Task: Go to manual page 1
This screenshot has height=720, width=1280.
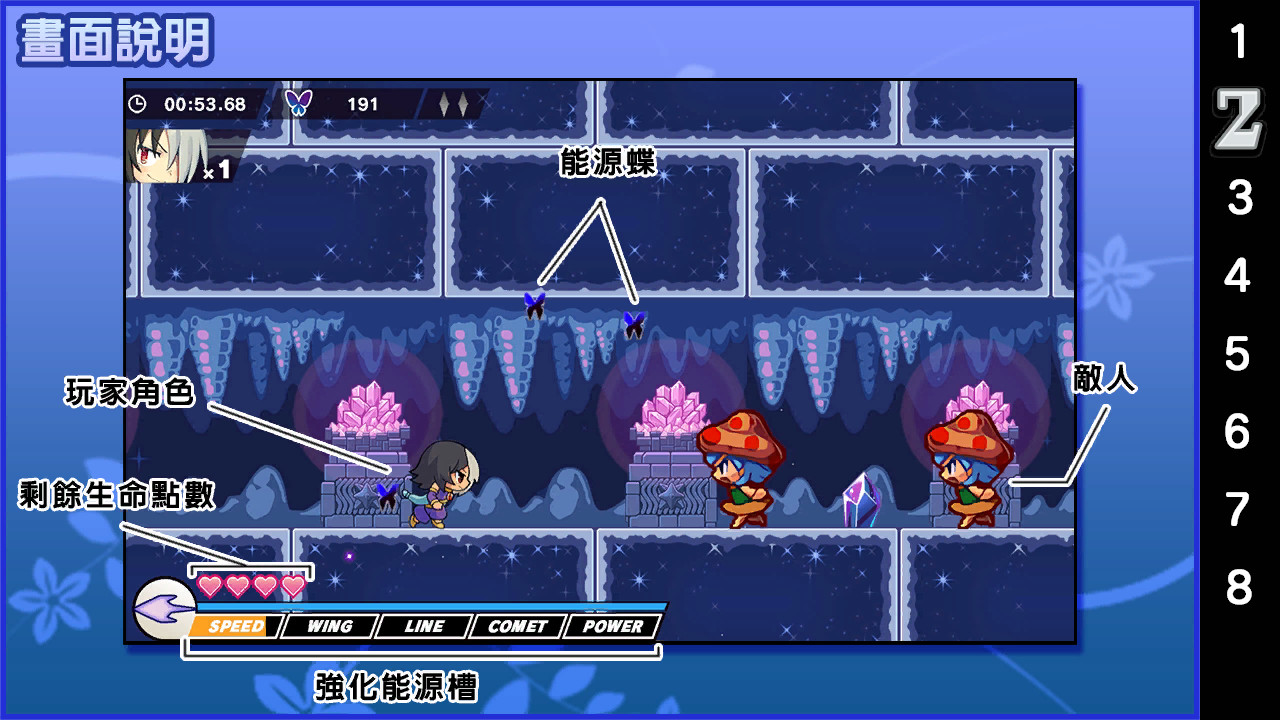Action: click(x=1239, y=43)
